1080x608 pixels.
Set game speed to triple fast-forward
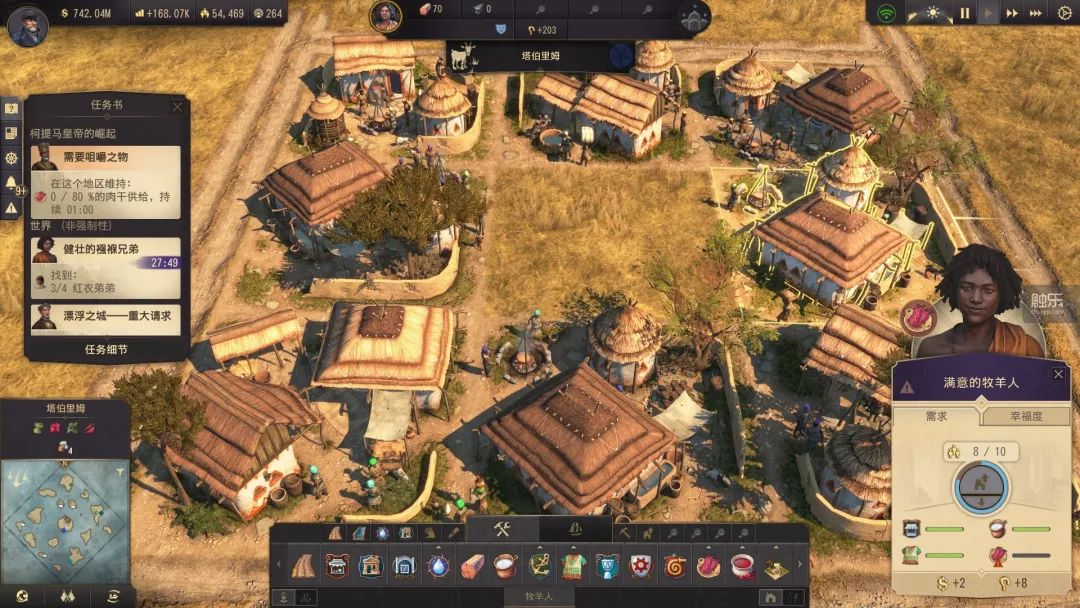(1036, 14)
